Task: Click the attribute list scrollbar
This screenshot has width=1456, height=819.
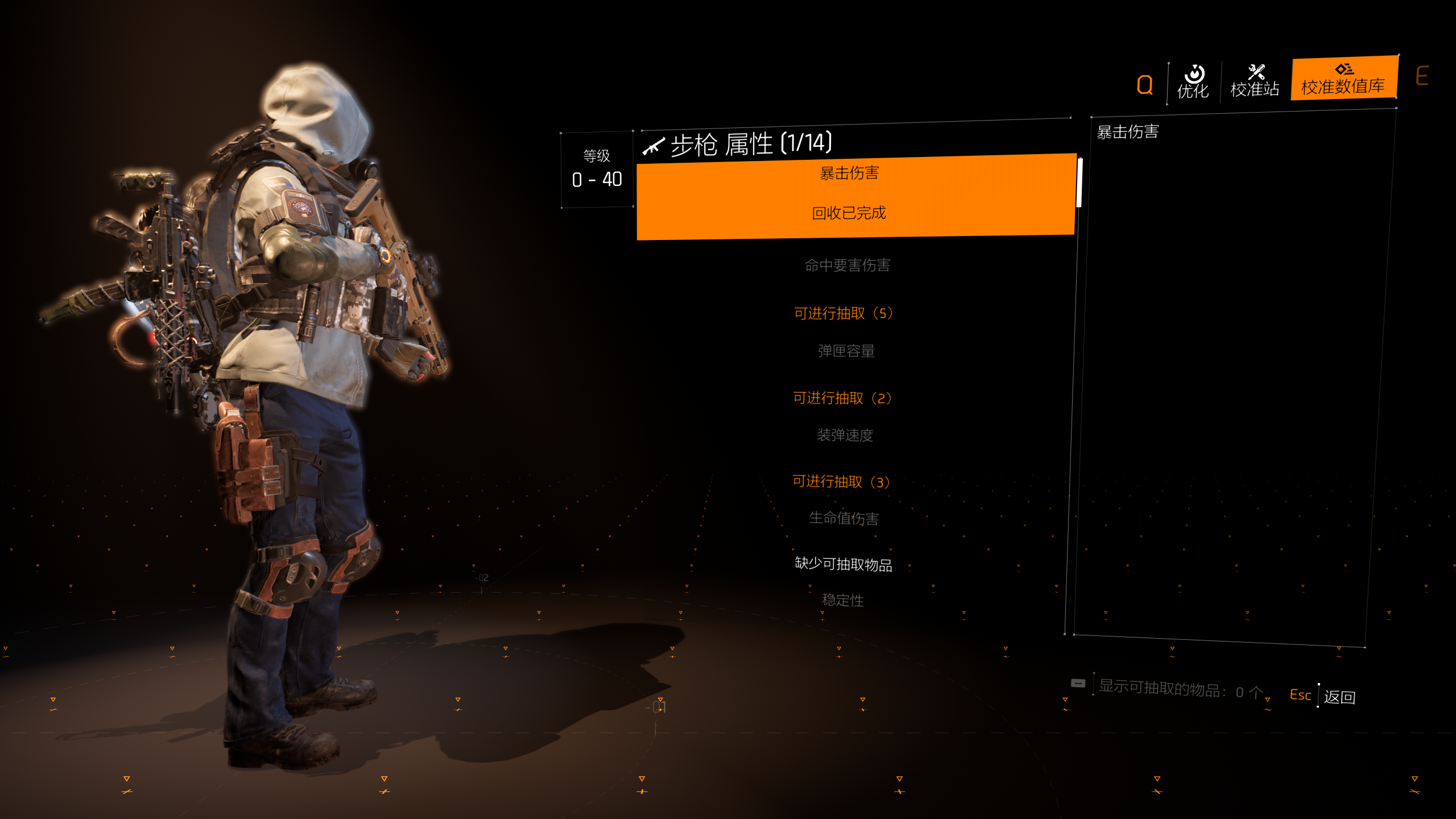Action: pos(1079,183)
